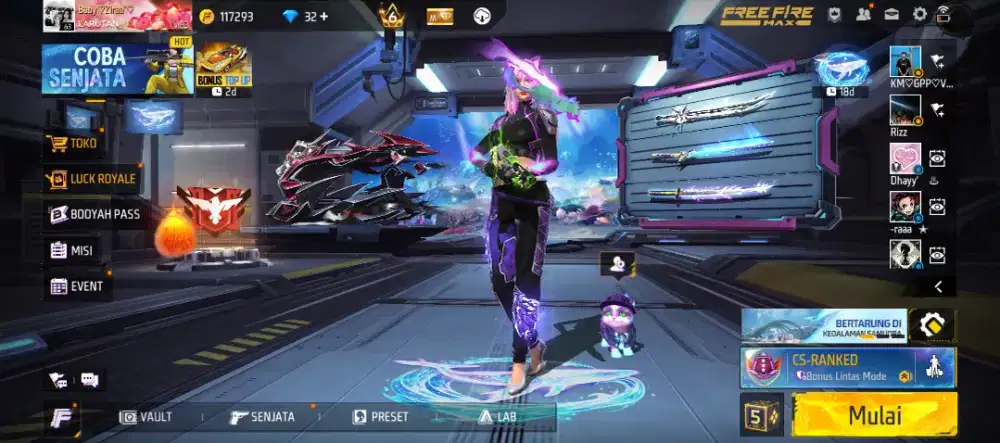Switch to the Preset tab
Screen dimensions: 1000x443
pyautogui.click(x=381, y=417)
